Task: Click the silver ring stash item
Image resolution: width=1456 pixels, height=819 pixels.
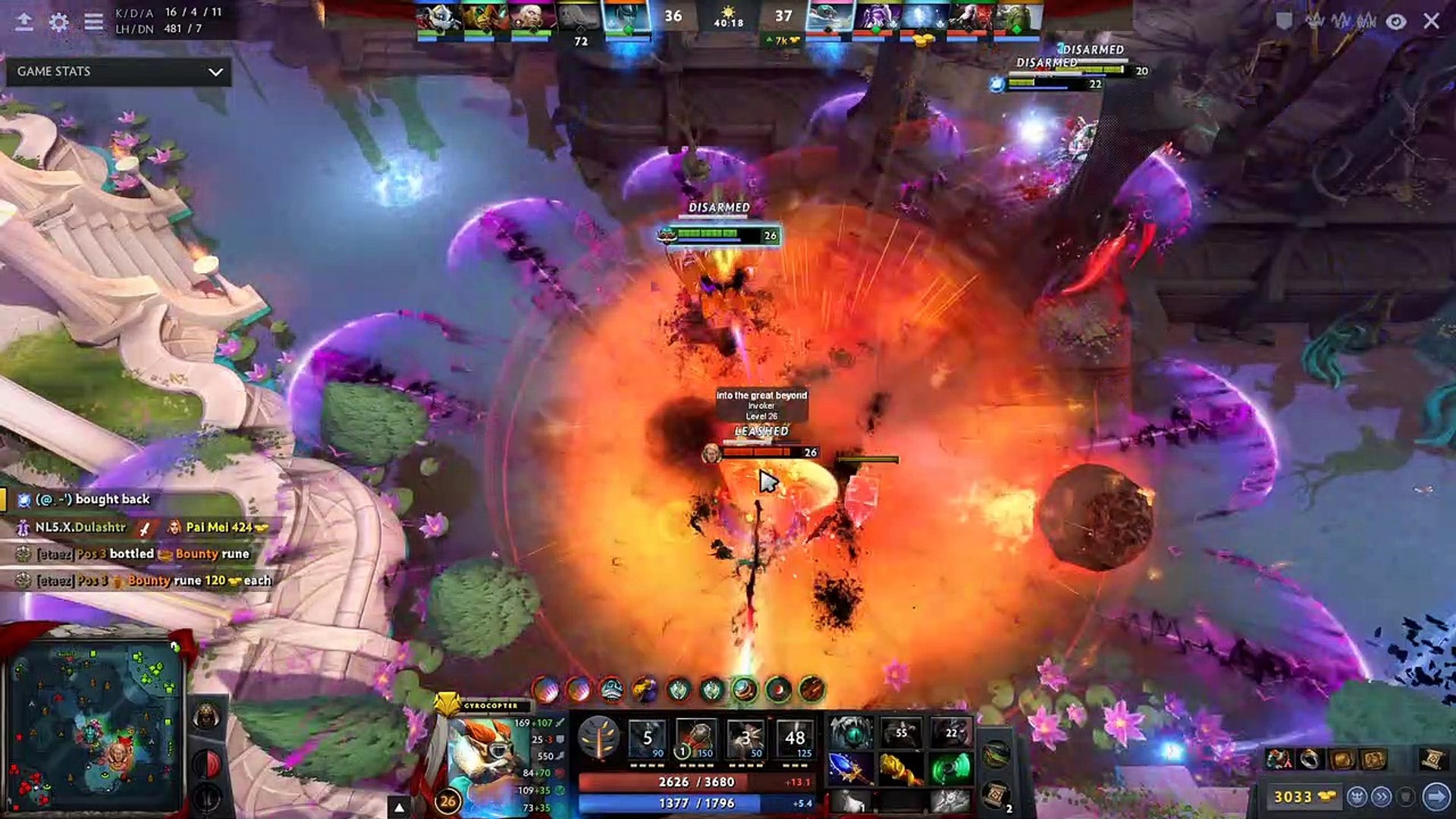Action: pyautogui.click(x=1310, y=758)
